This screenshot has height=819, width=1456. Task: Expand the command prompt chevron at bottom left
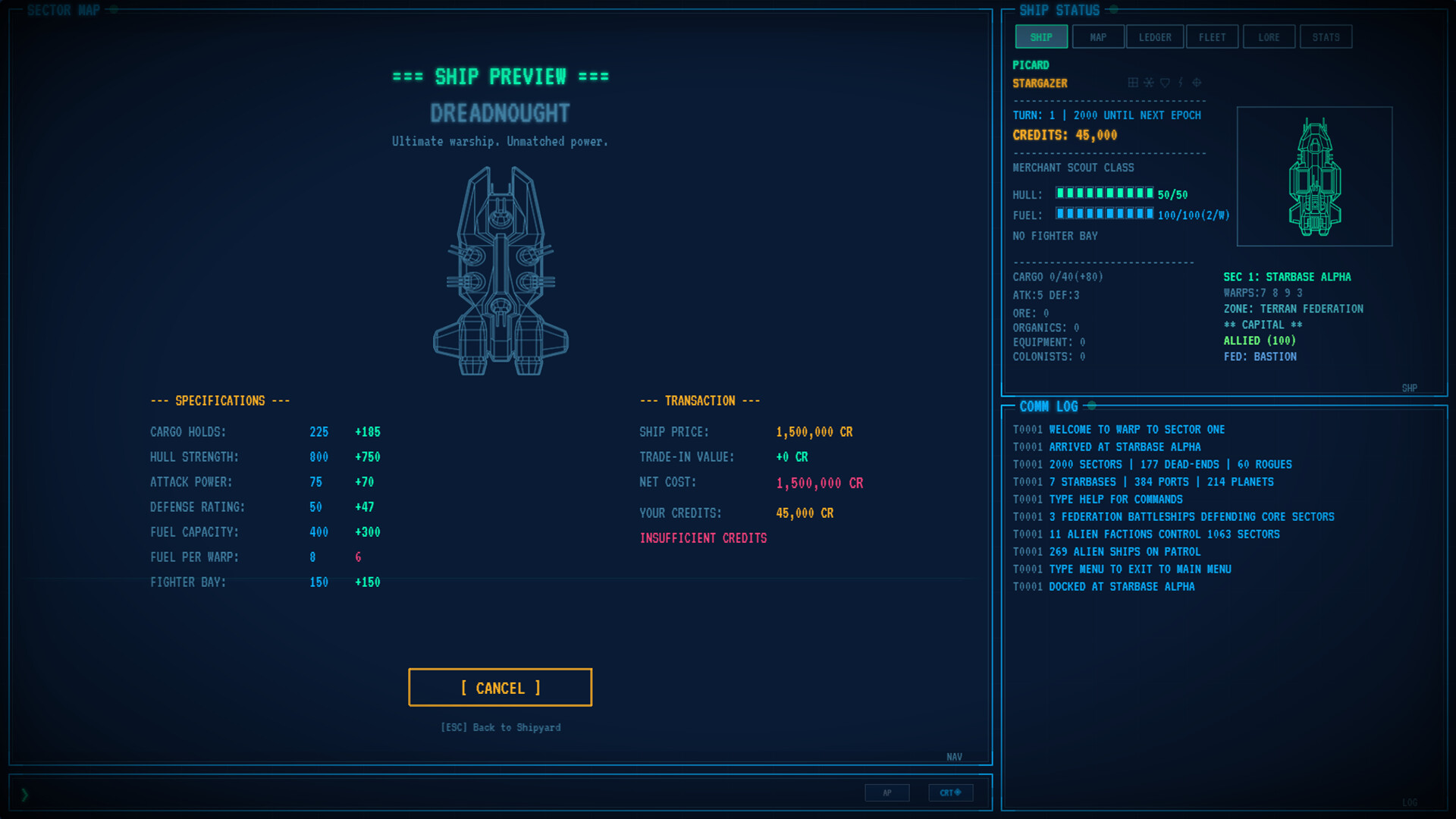pyautogui.click(x=25, y=795)
